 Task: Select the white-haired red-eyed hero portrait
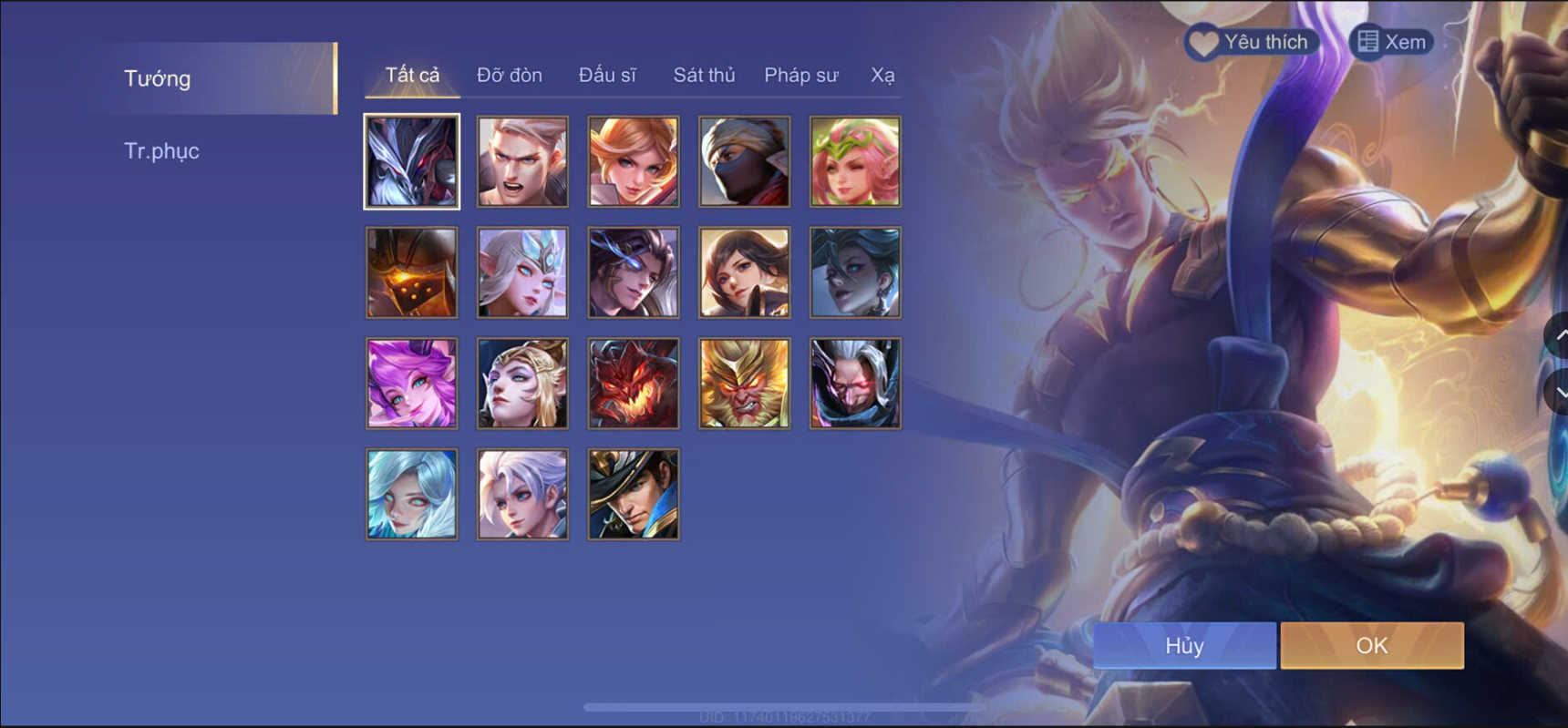854,383
